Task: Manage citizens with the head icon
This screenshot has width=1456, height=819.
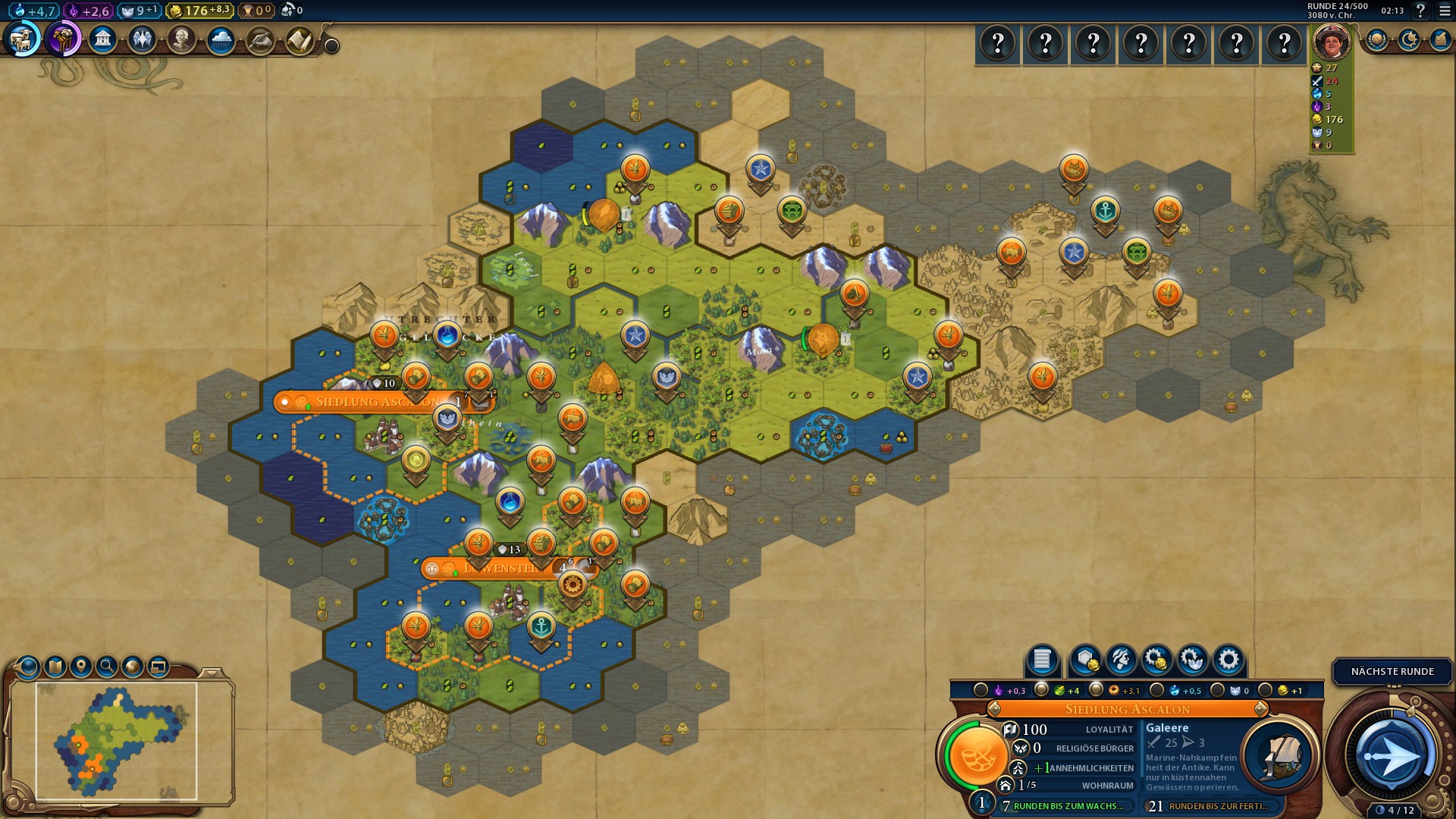Action: 1120,660
